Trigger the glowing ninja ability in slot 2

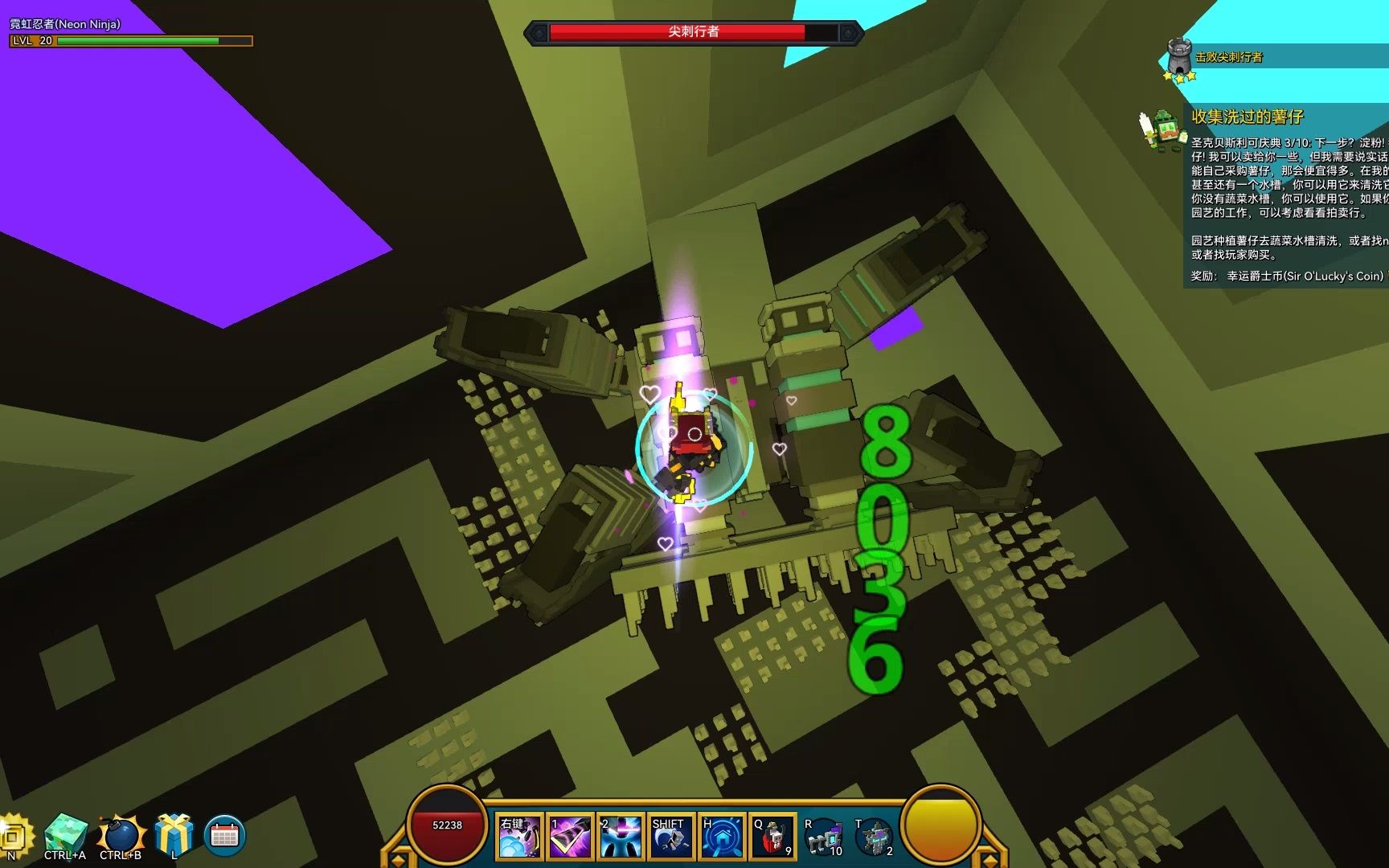(621, 837)
